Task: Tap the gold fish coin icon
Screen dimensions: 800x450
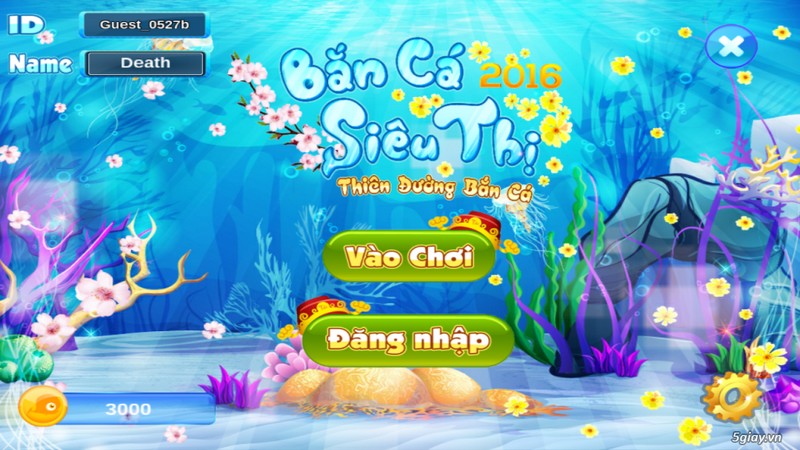Action: 43,408
